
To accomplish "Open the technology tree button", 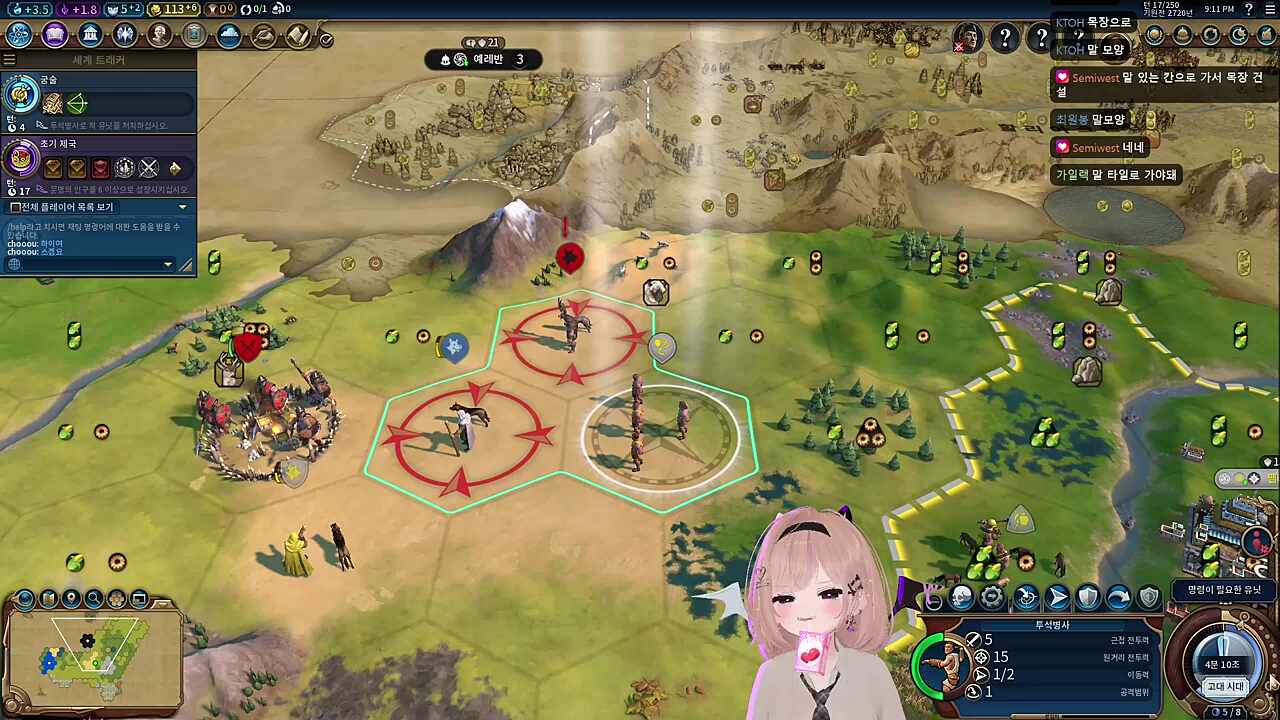I will [x=19, y=35].
